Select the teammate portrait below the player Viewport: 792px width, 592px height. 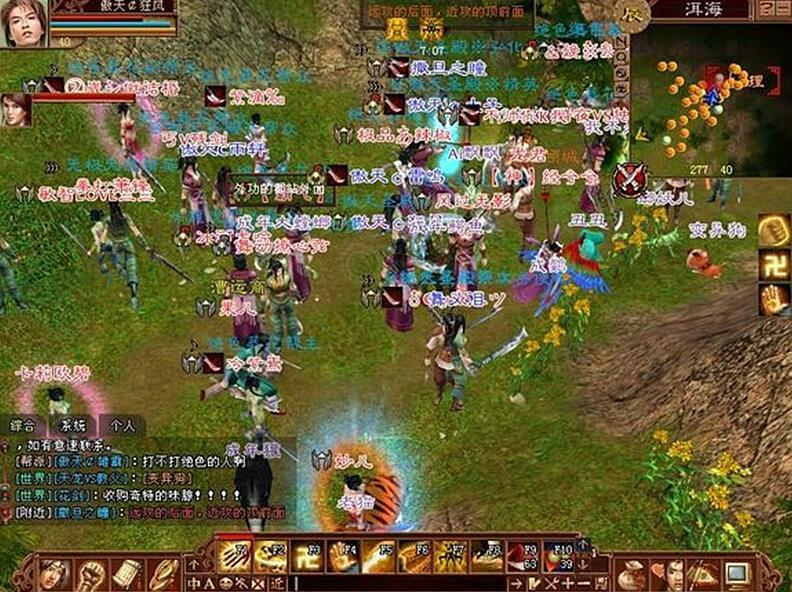(x=16, y=109)
